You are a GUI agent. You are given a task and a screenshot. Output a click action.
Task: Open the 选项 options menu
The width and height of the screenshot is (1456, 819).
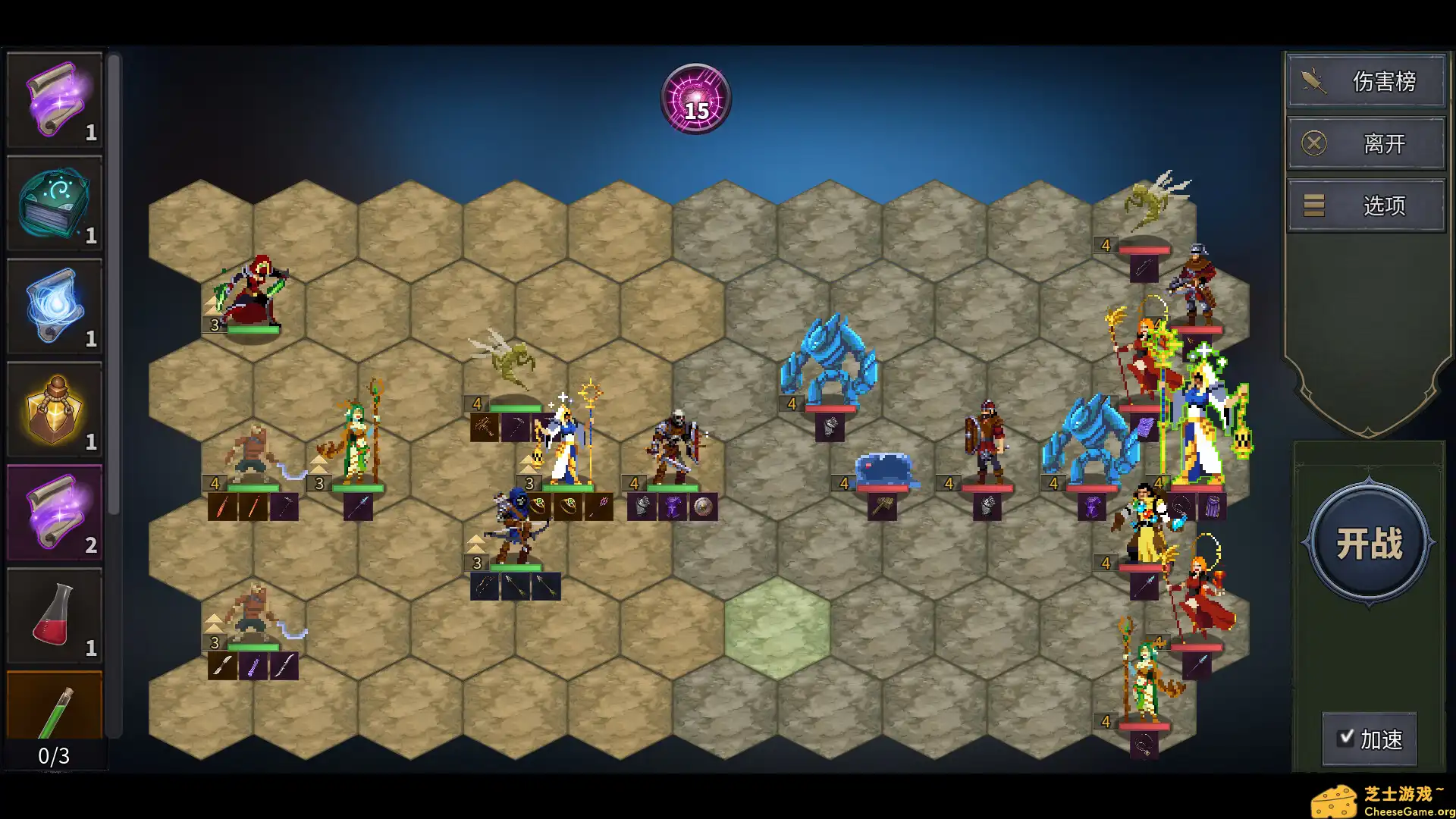(1385, 205)
